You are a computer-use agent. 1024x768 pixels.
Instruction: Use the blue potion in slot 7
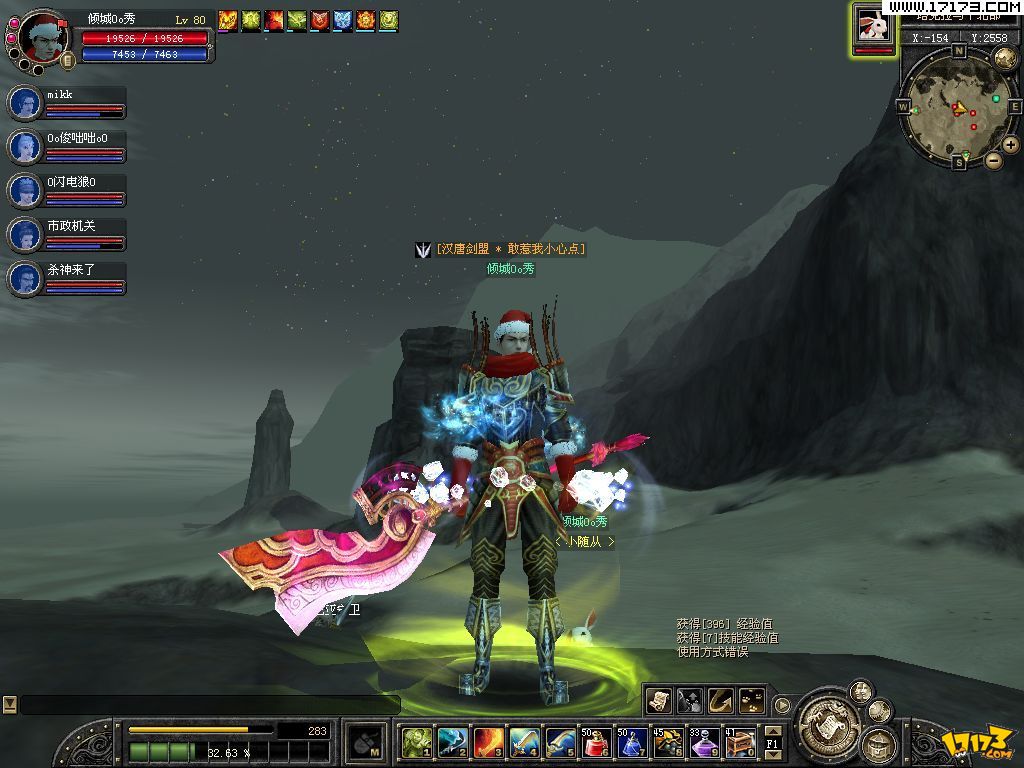point(631,742)
